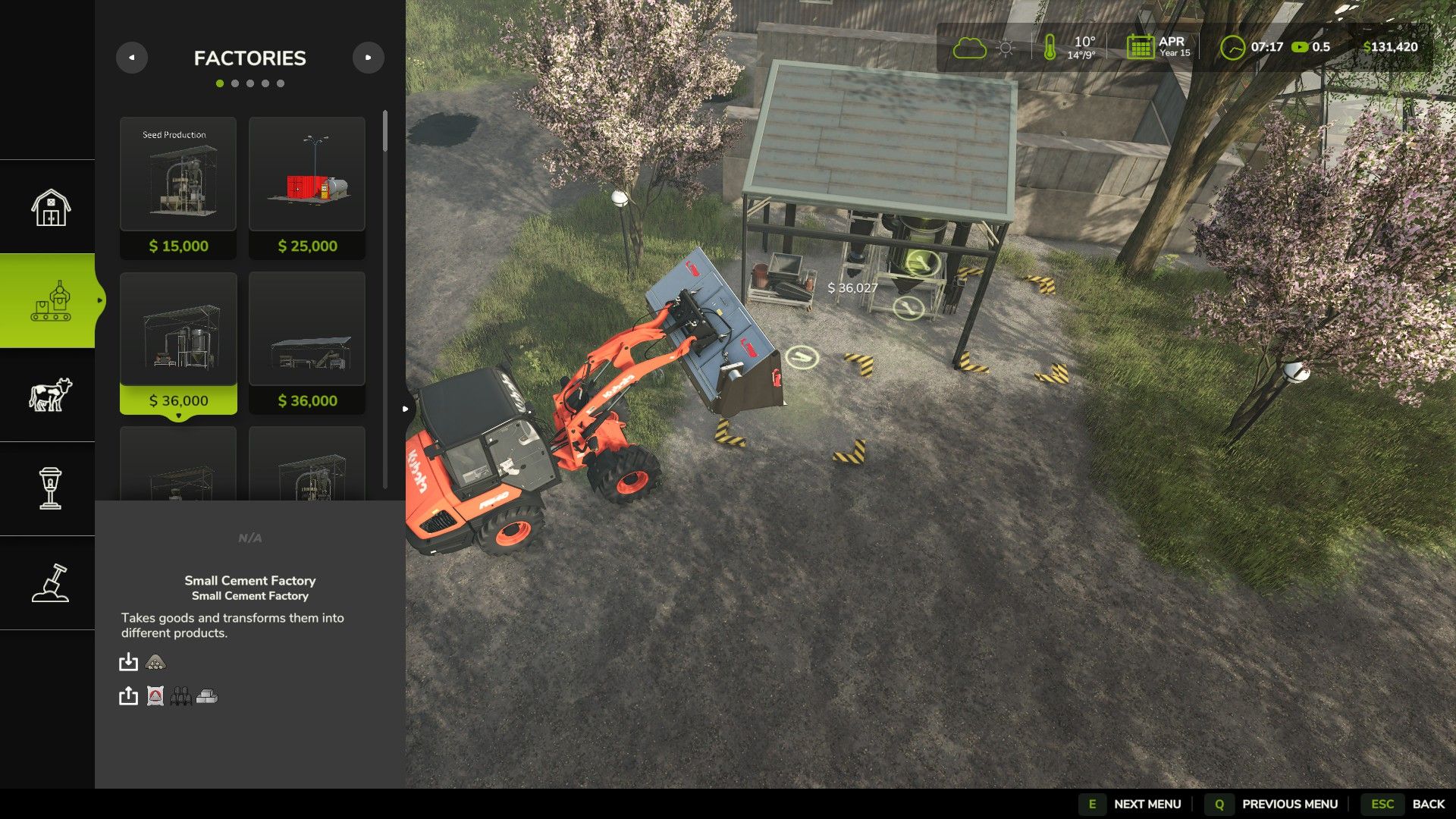
Task: Click the right arrow beside FACTORIES title
Action: coord(369,58)
